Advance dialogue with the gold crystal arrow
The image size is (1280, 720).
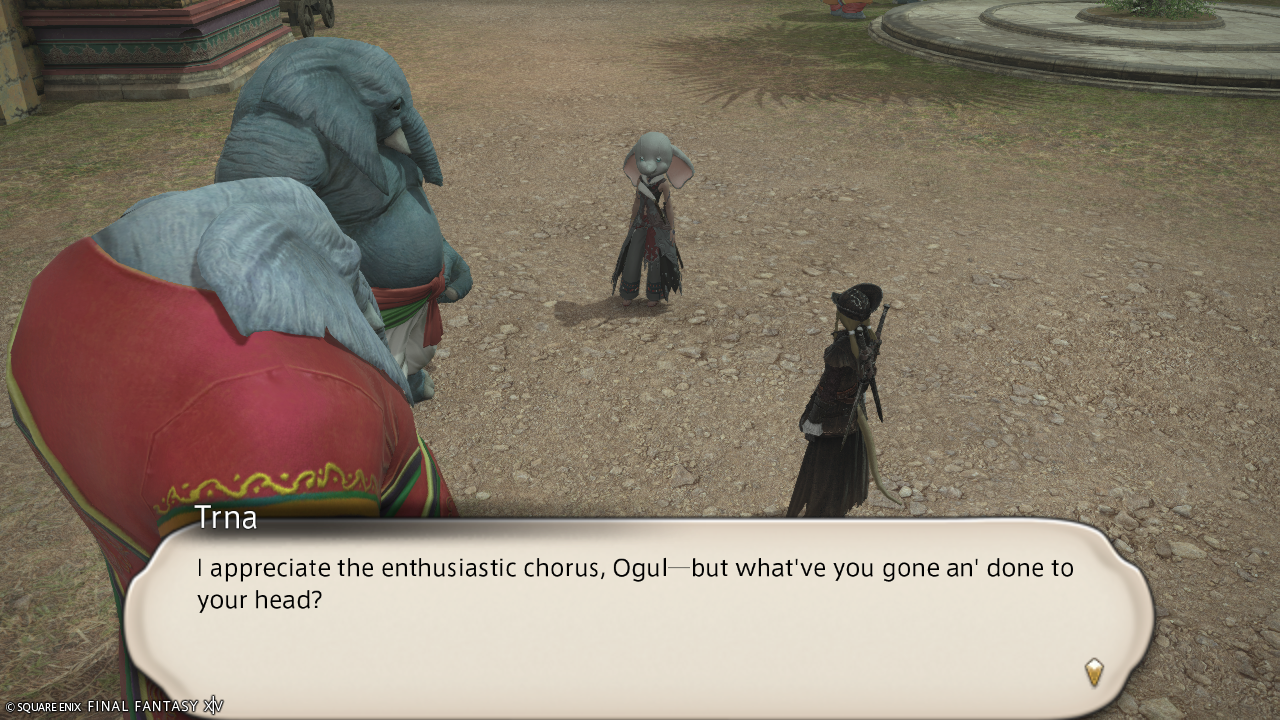coord(1094,671)
